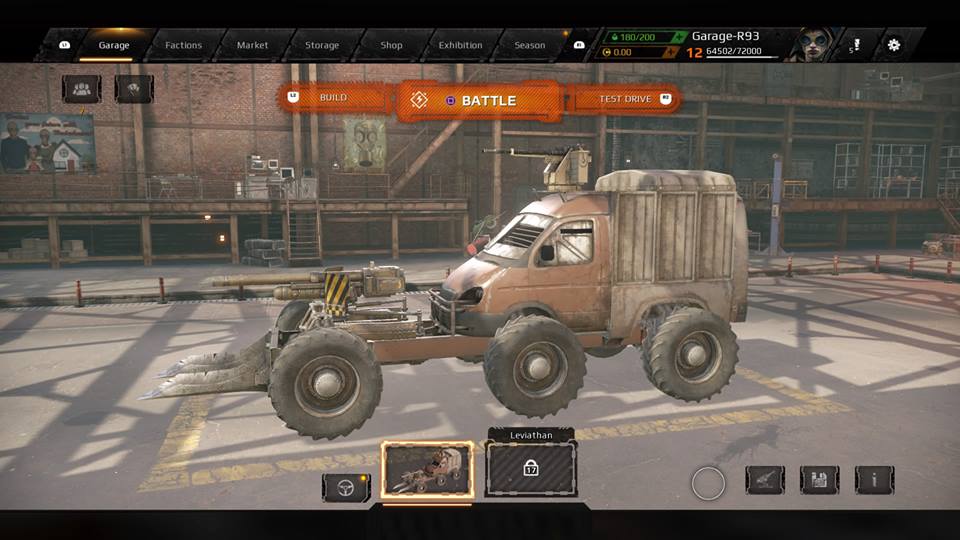Launch a Test Drive
This screenshot has width=960, height=540.
(x=624, y=99)
